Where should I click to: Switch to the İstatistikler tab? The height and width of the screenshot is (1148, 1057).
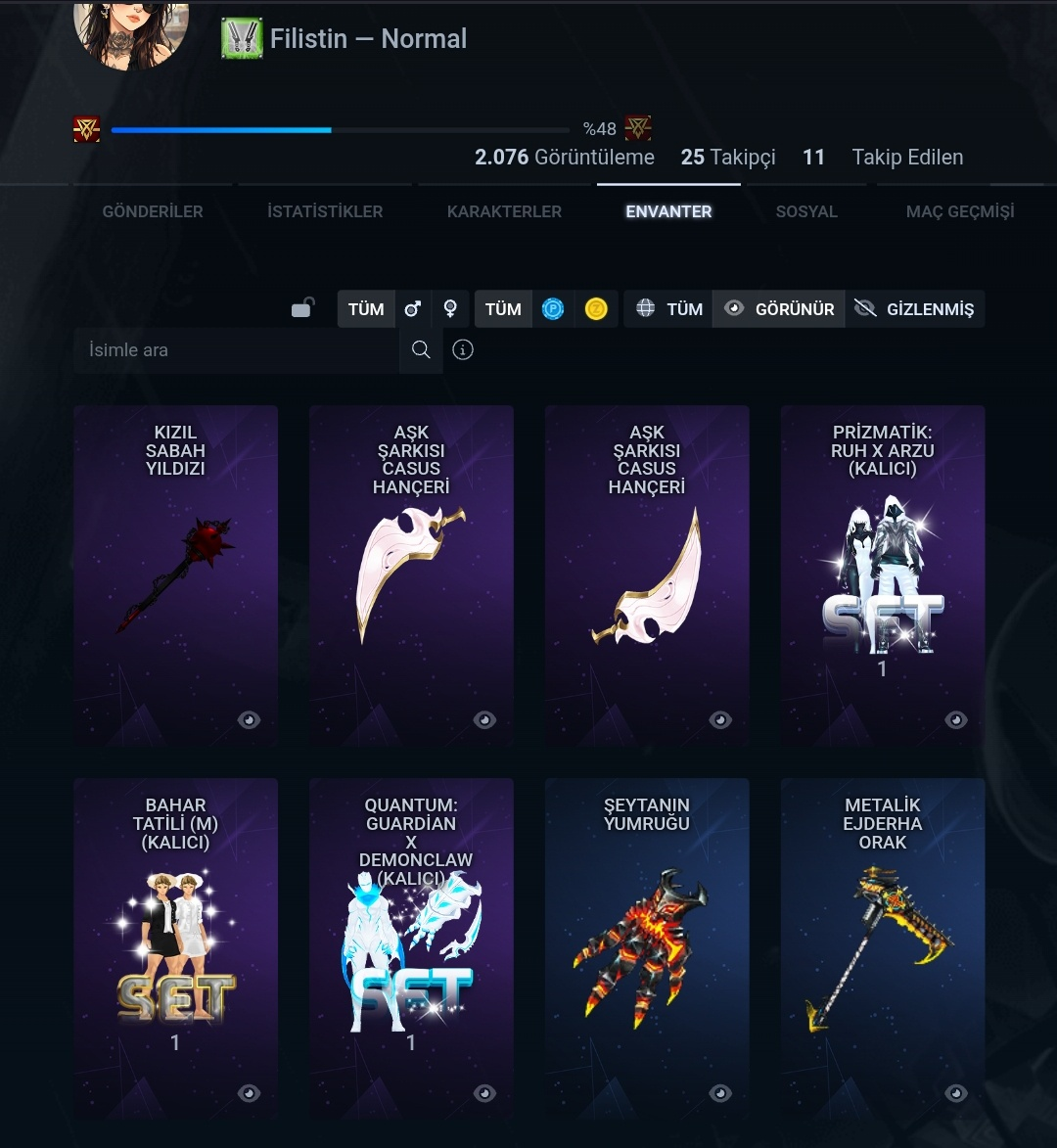point(325,211)
